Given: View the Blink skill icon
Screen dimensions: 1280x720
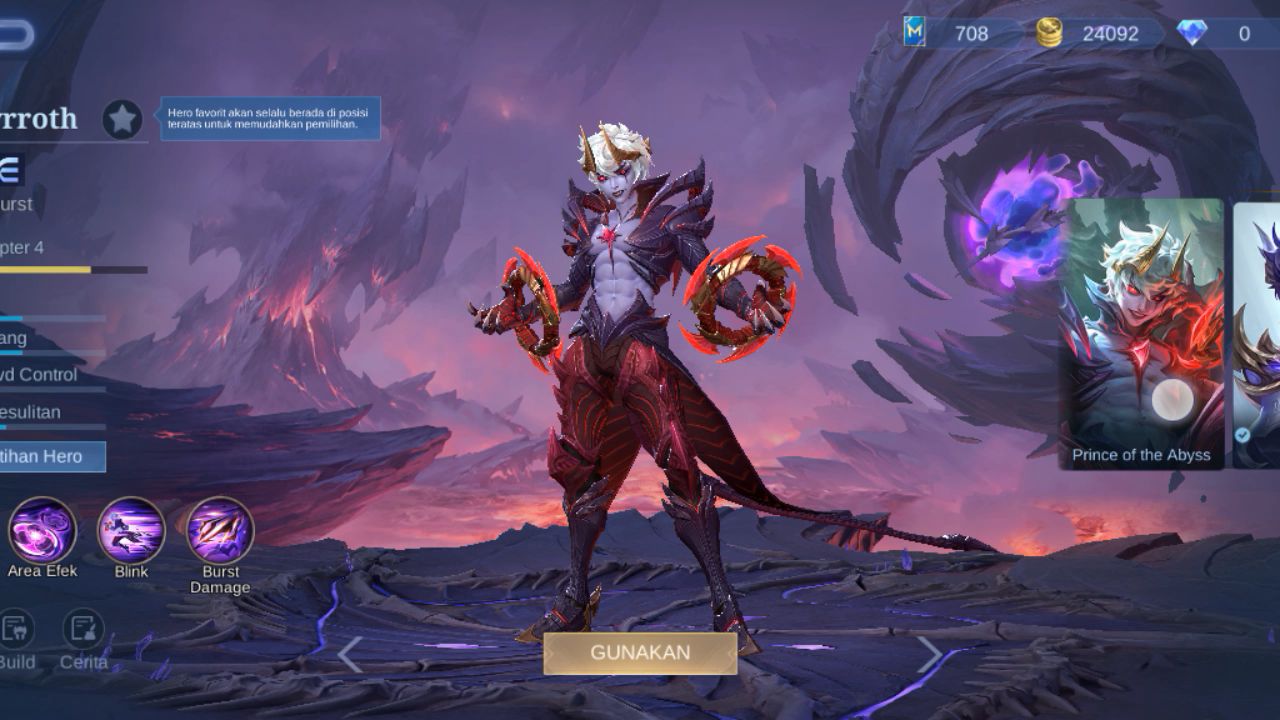Looking at the screenshot, I should [x=131, y=530].
